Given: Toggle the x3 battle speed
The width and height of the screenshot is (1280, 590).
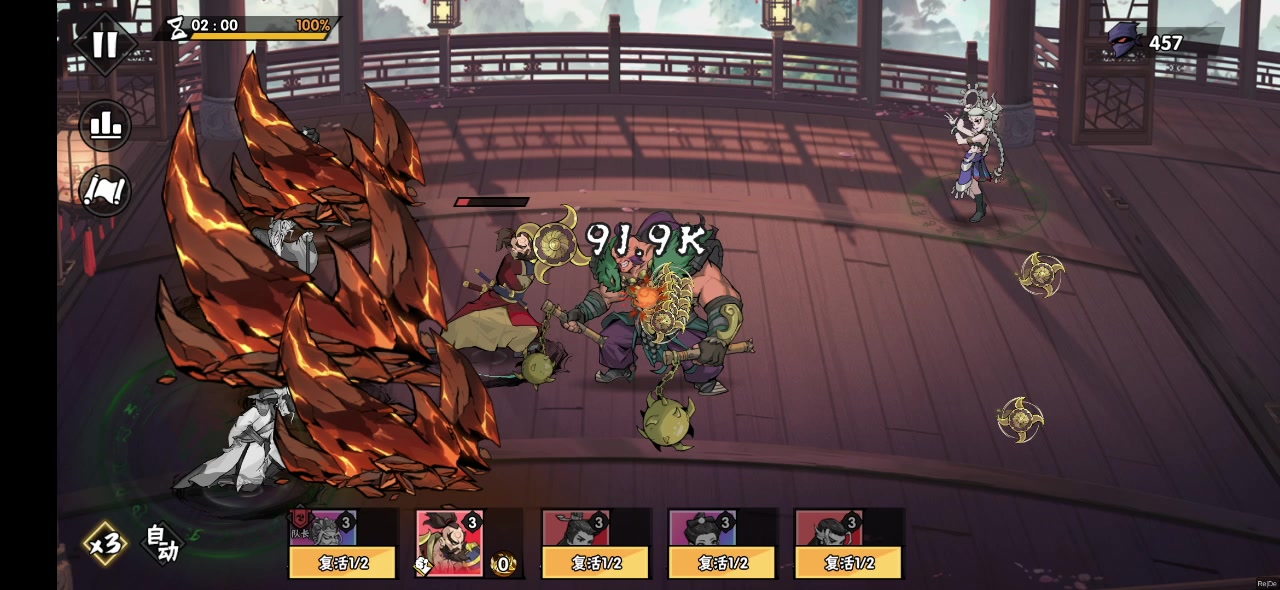Looking at the screenshot, I should click(x=104, y=544).
